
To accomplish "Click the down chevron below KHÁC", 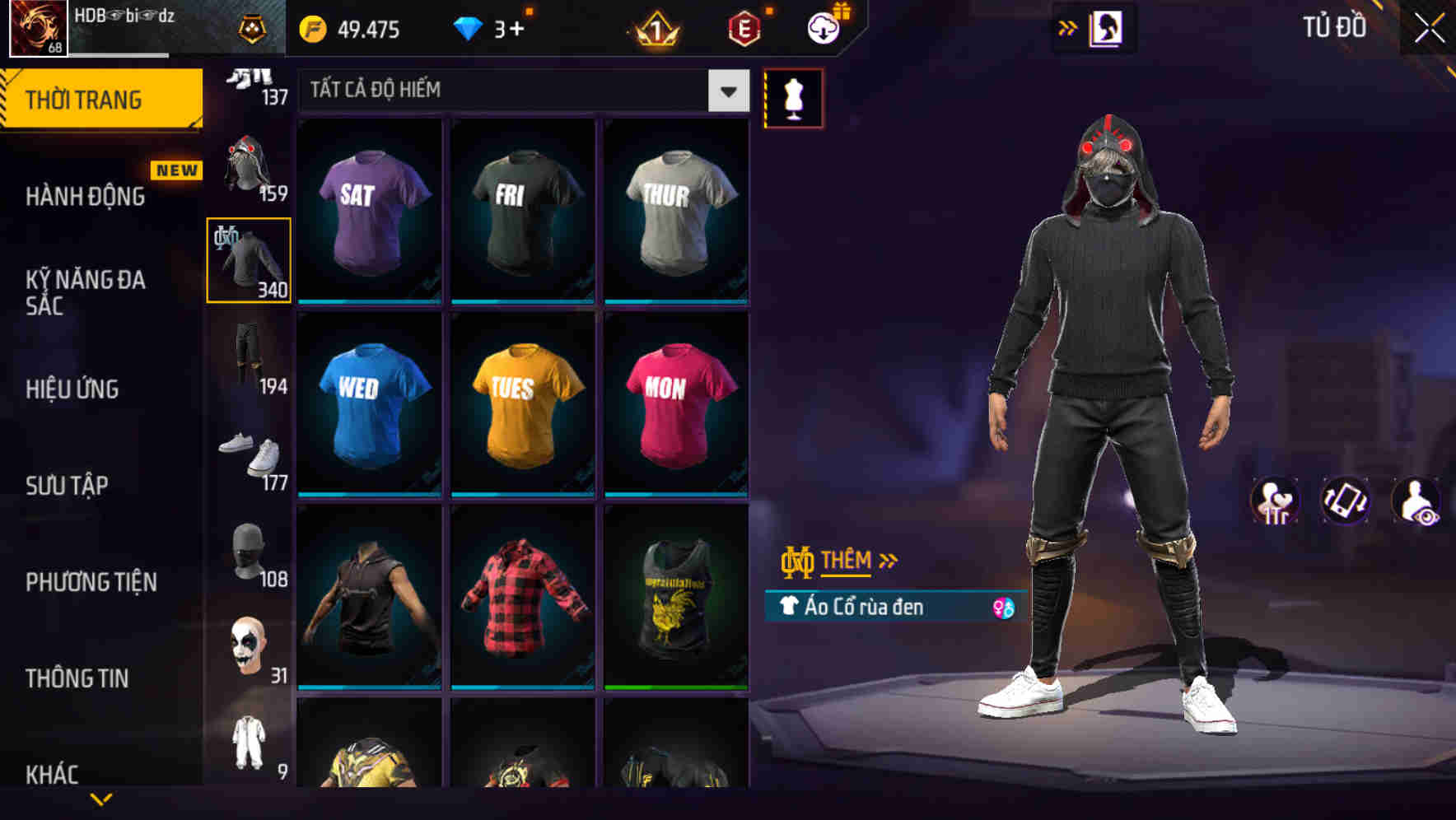I will pyautogui.click(x=102, y=799).
